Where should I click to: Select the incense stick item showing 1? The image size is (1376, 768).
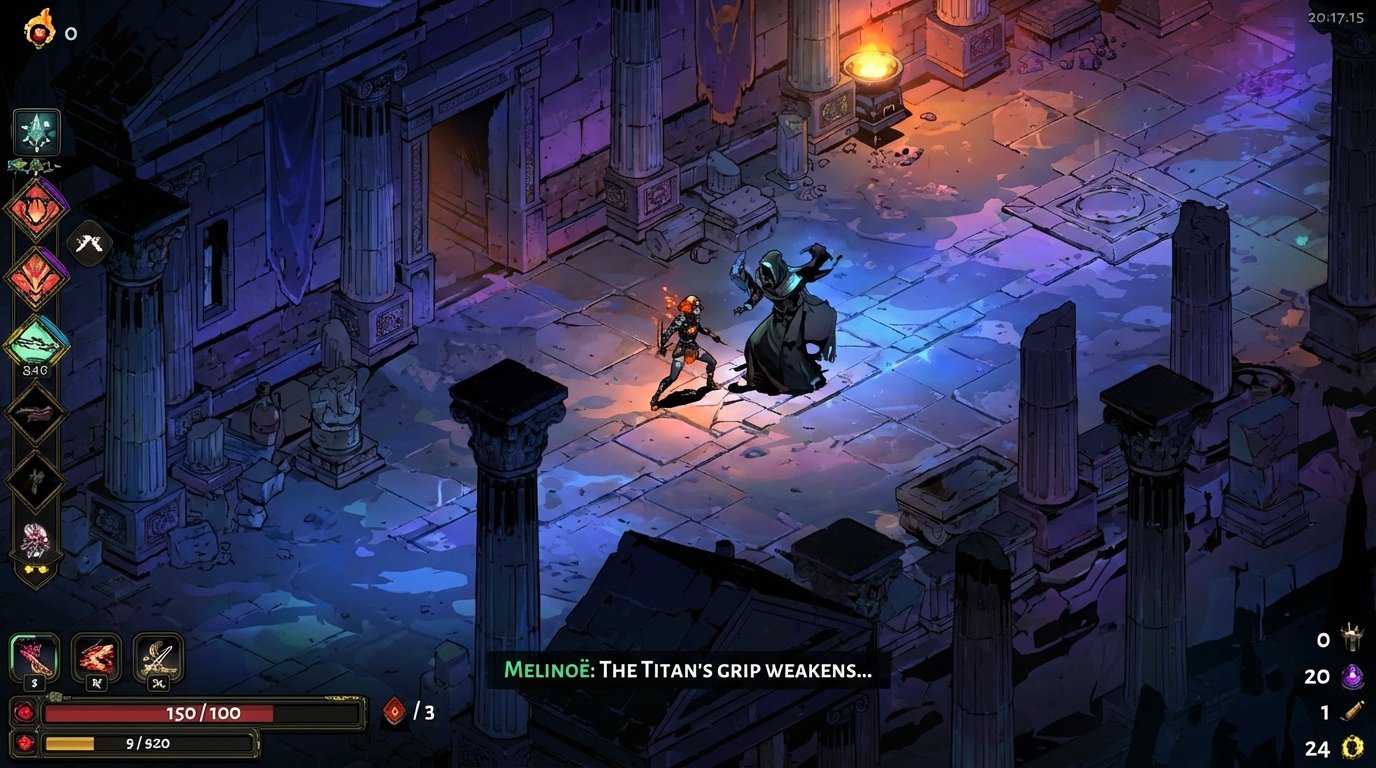(1353, 710)
